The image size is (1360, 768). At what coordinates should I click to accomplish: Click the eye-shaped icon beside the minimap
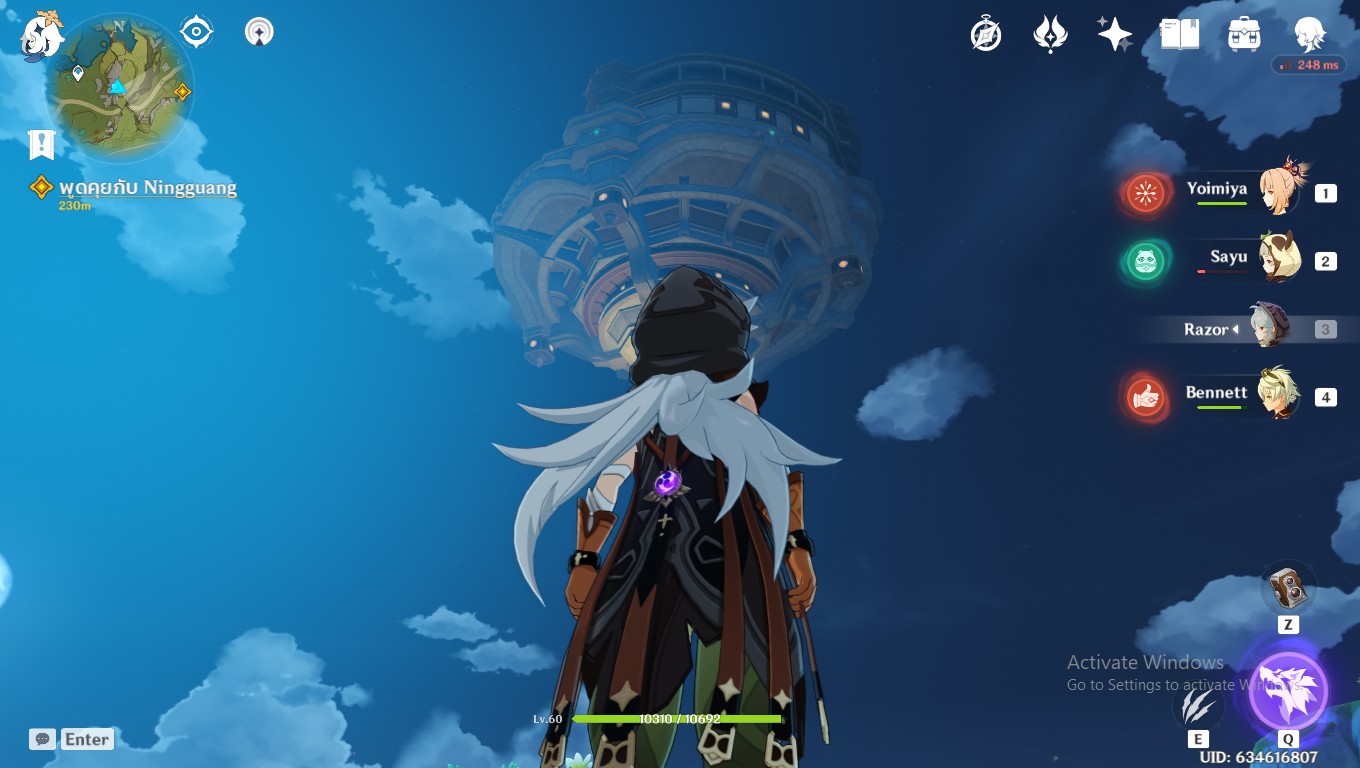(x=196, y=32)
